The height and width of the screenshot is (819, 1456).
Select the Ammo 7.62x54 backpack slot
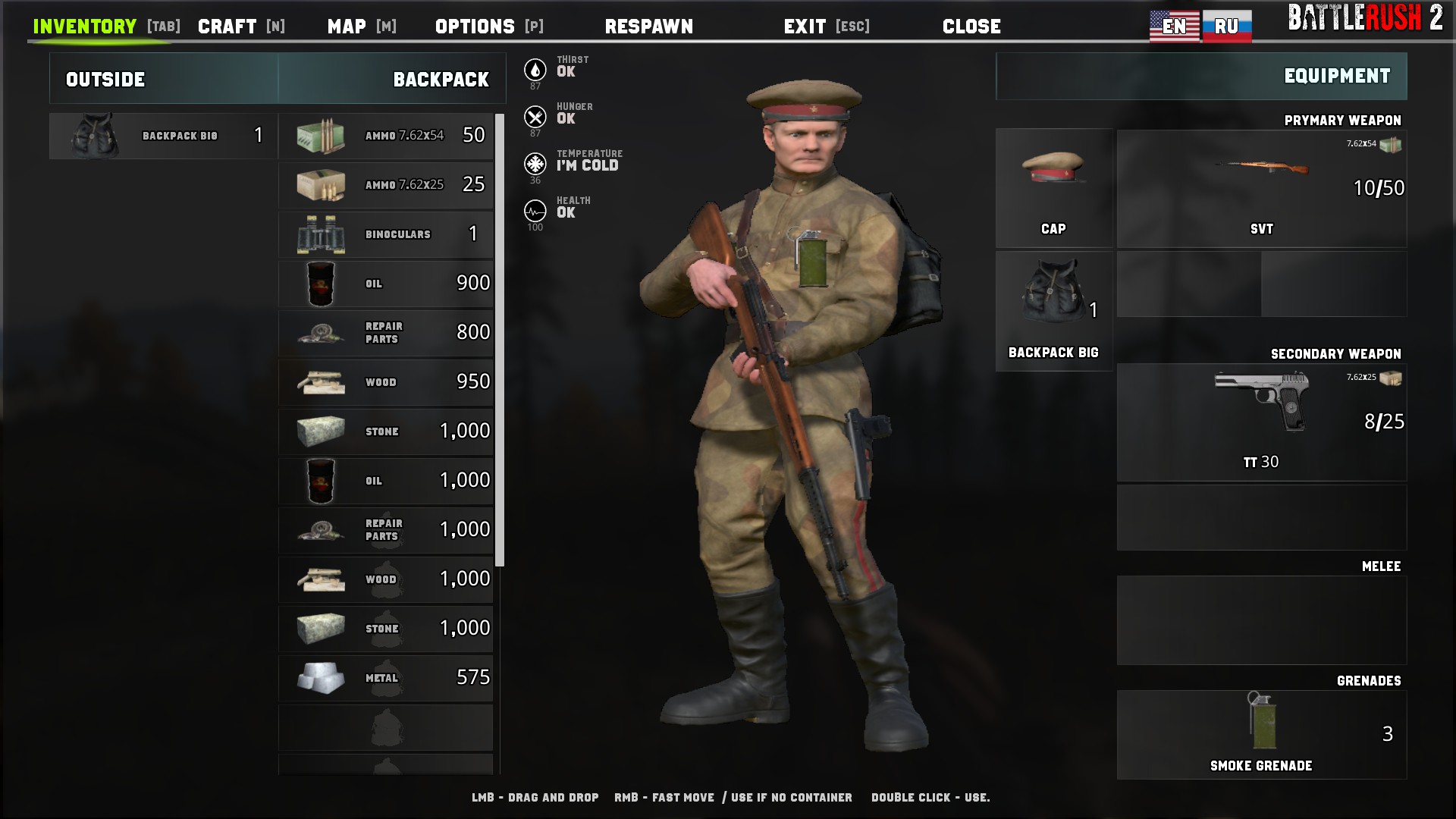(386, 136)
